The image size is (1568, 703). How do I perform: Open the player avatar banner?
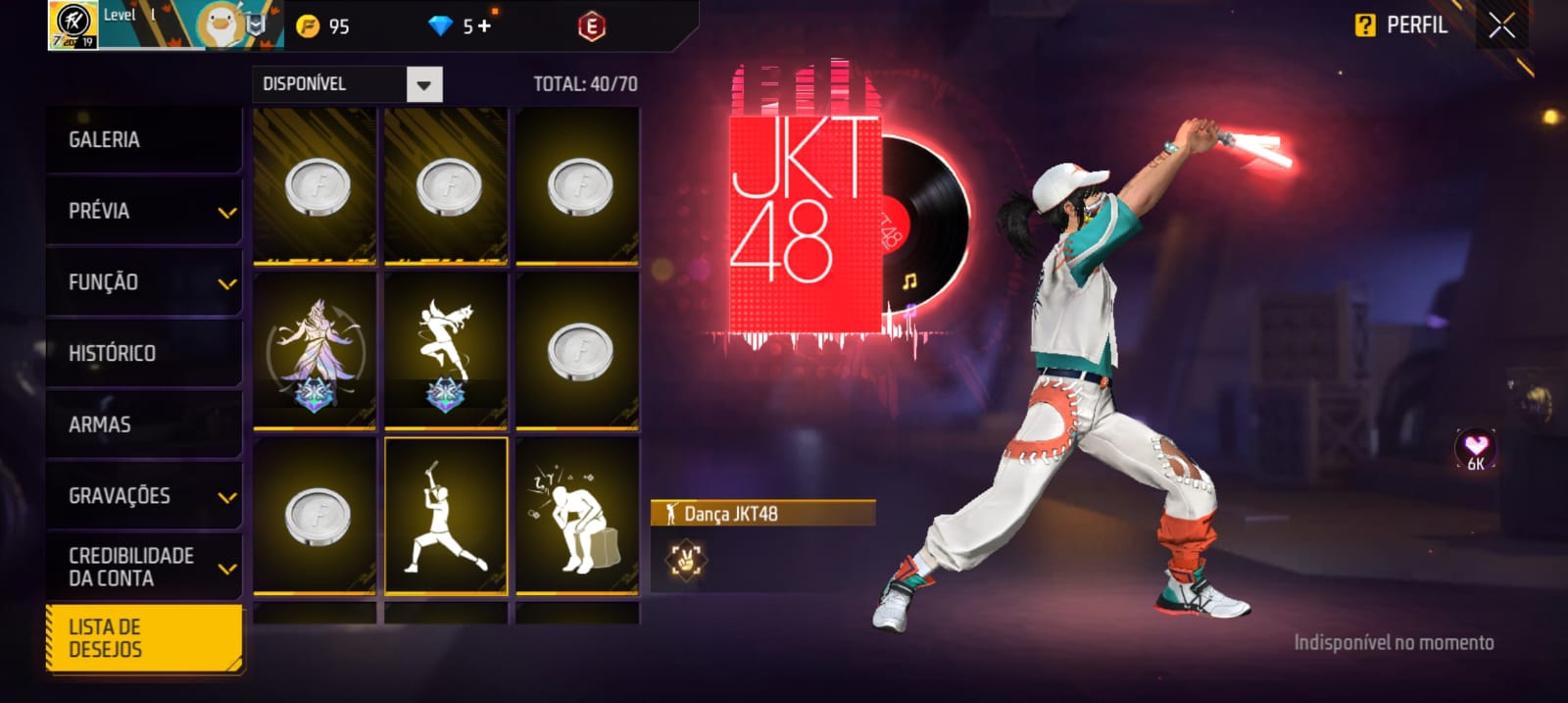167,25
